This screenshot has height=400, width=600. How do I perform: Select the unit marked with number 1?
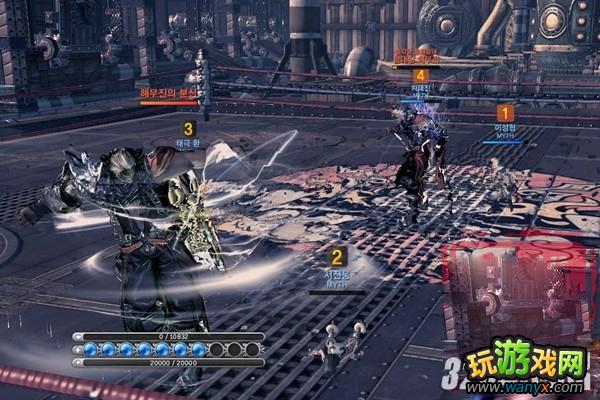(x=505, y=113)
